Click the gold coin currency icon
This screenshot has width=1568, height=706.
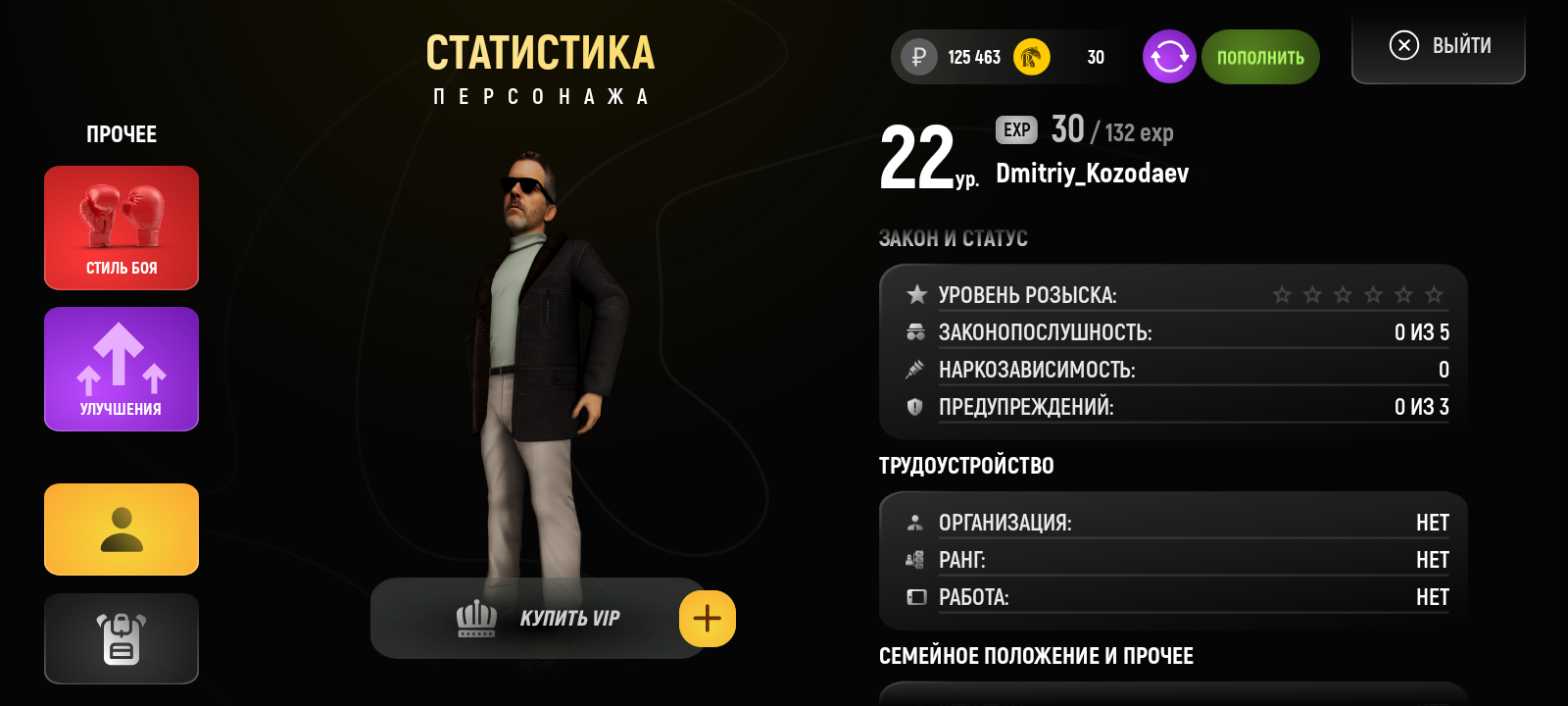(1029, 57)
